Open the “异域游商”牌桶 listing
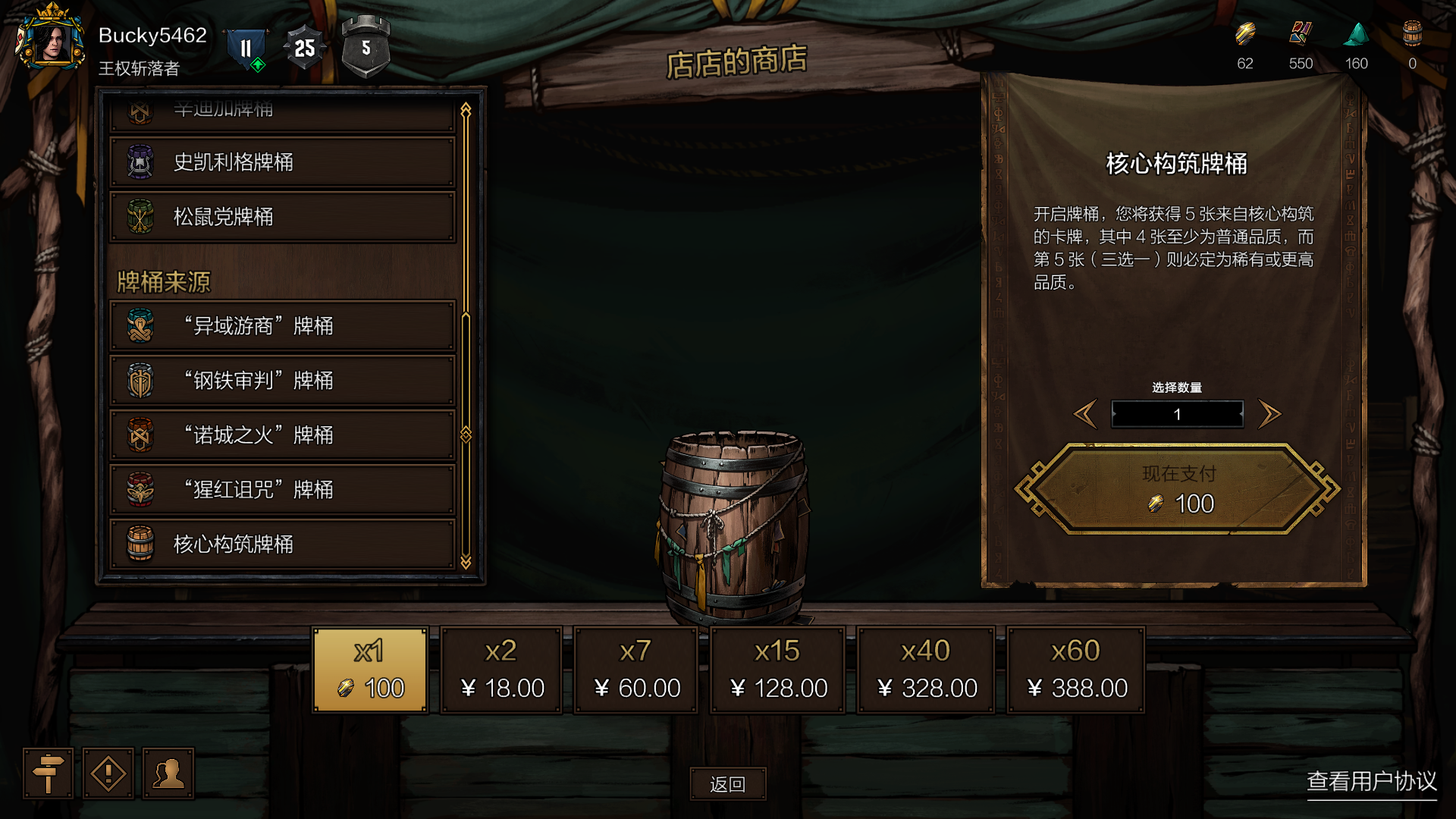 (x=282, y=326)
